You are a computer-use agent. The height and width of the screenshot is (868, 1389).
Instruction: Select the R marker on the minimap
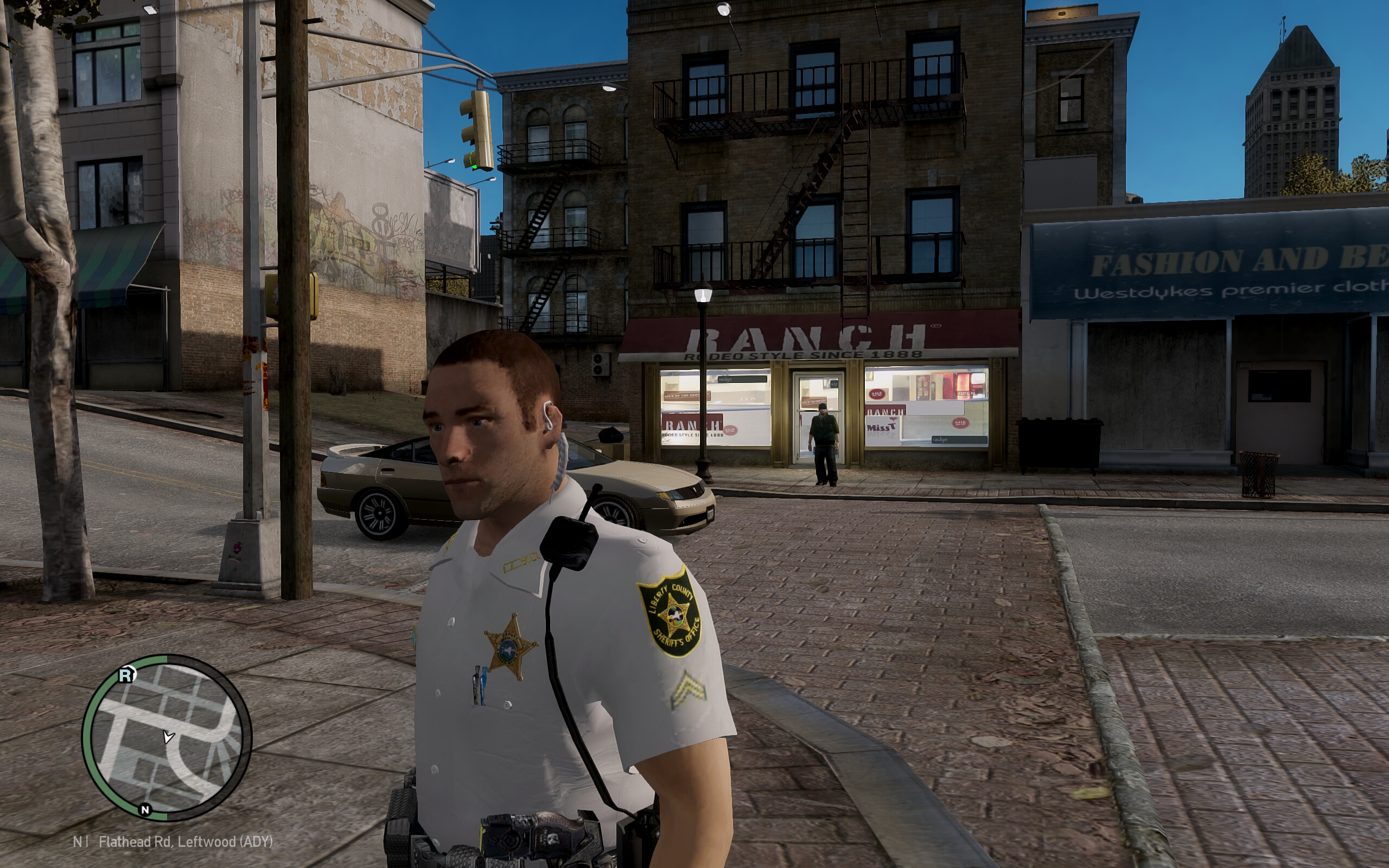pyautogui.click(x=126, y=674)
